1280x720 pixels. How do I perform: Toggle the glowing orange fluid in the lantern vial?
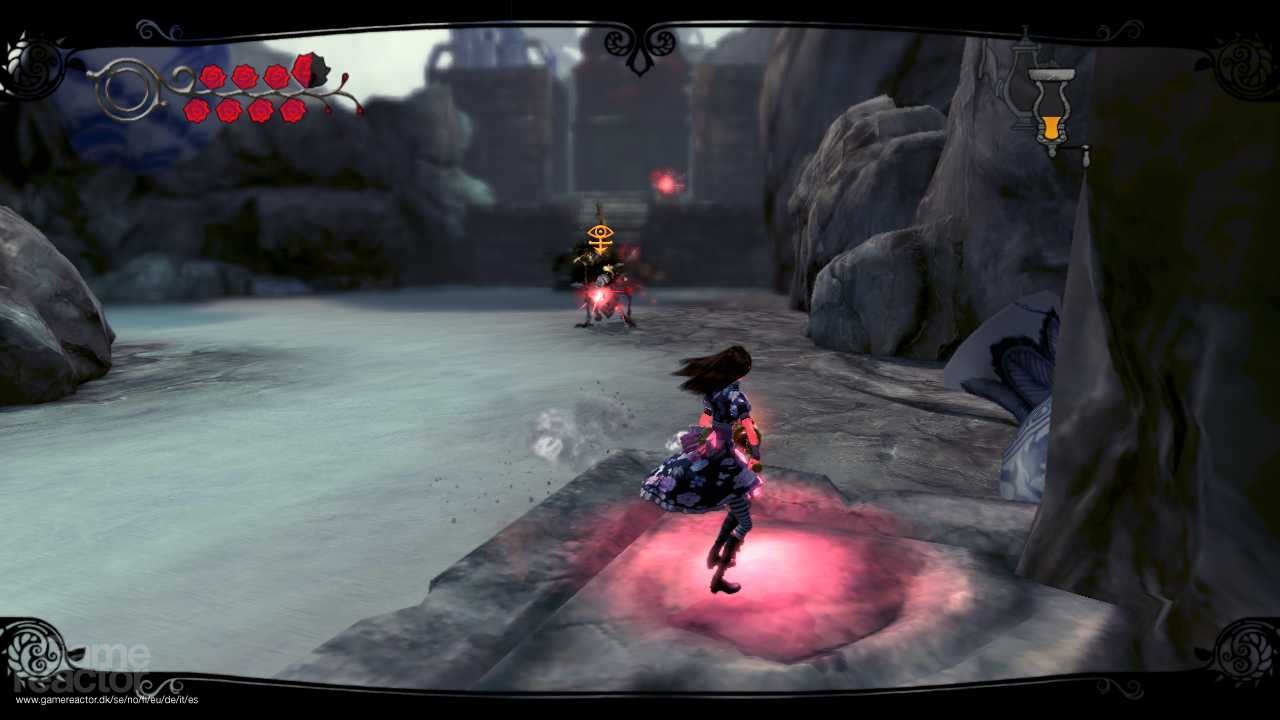click(1050, 126)
